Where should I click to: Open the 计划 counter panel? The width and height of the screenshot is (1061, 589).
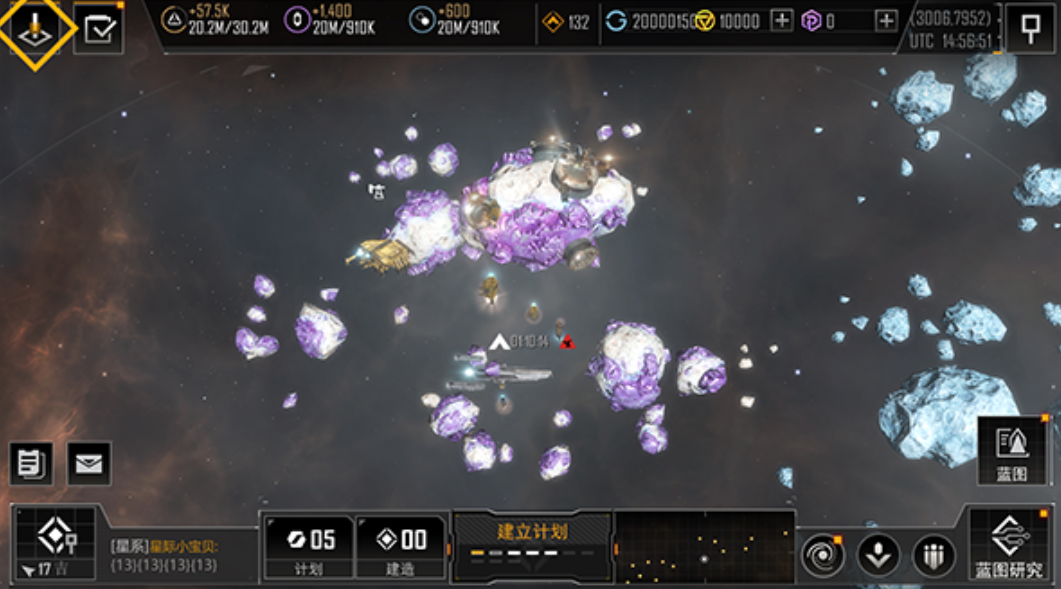[309, 547]
